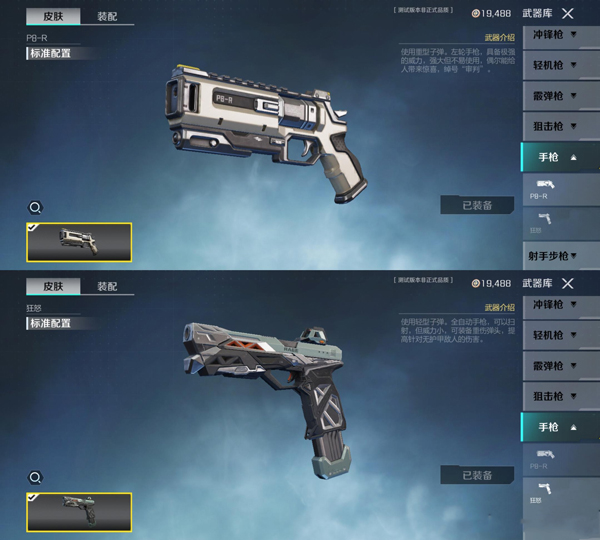600x540 pixels.
Task: Select the 皮肤 tab on the 狂怒 screen
Action: 53,286
